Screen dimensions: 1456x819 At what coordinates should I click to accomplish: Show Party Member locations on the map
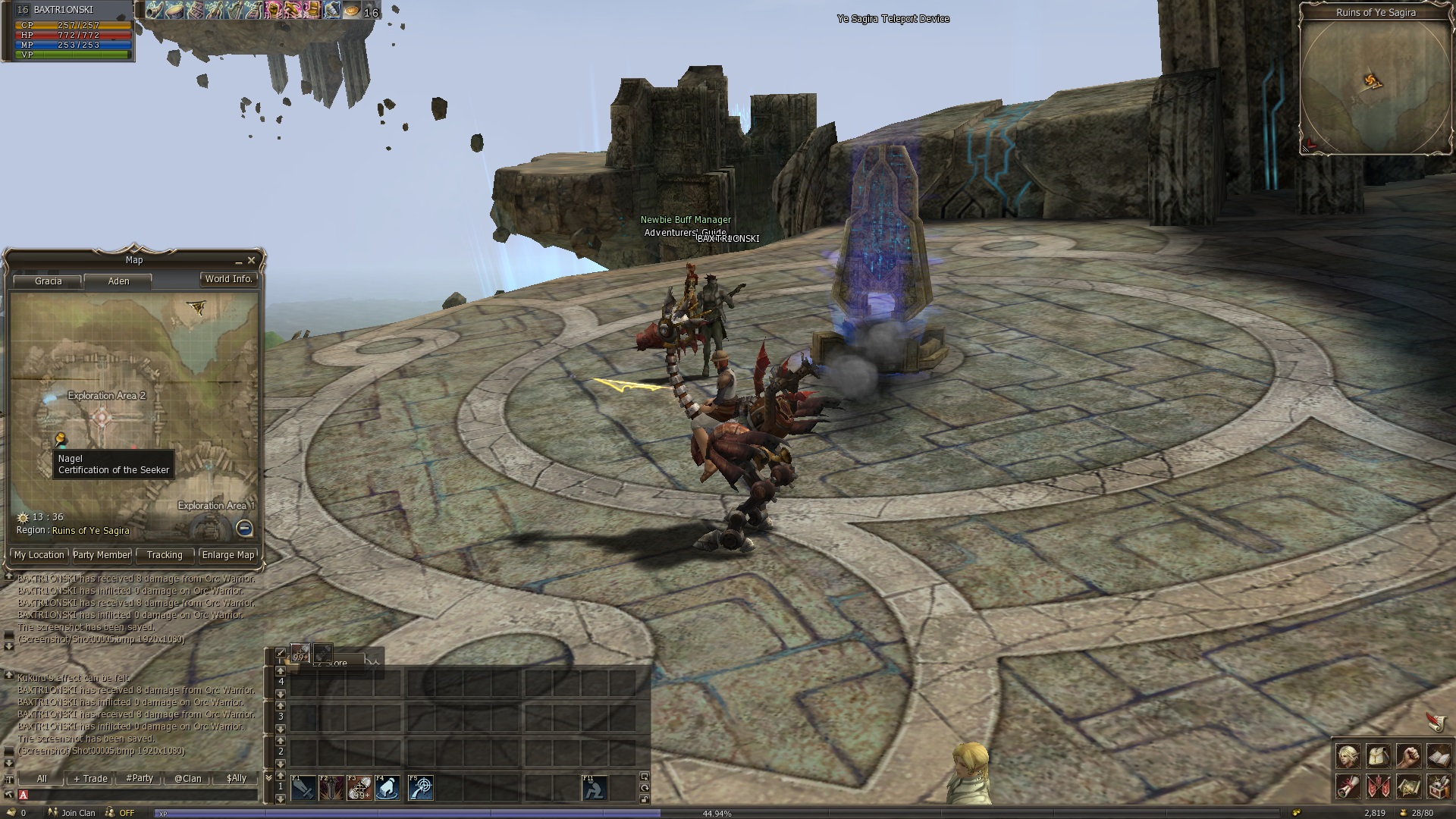pyautogui.click(x=102, y=555)
